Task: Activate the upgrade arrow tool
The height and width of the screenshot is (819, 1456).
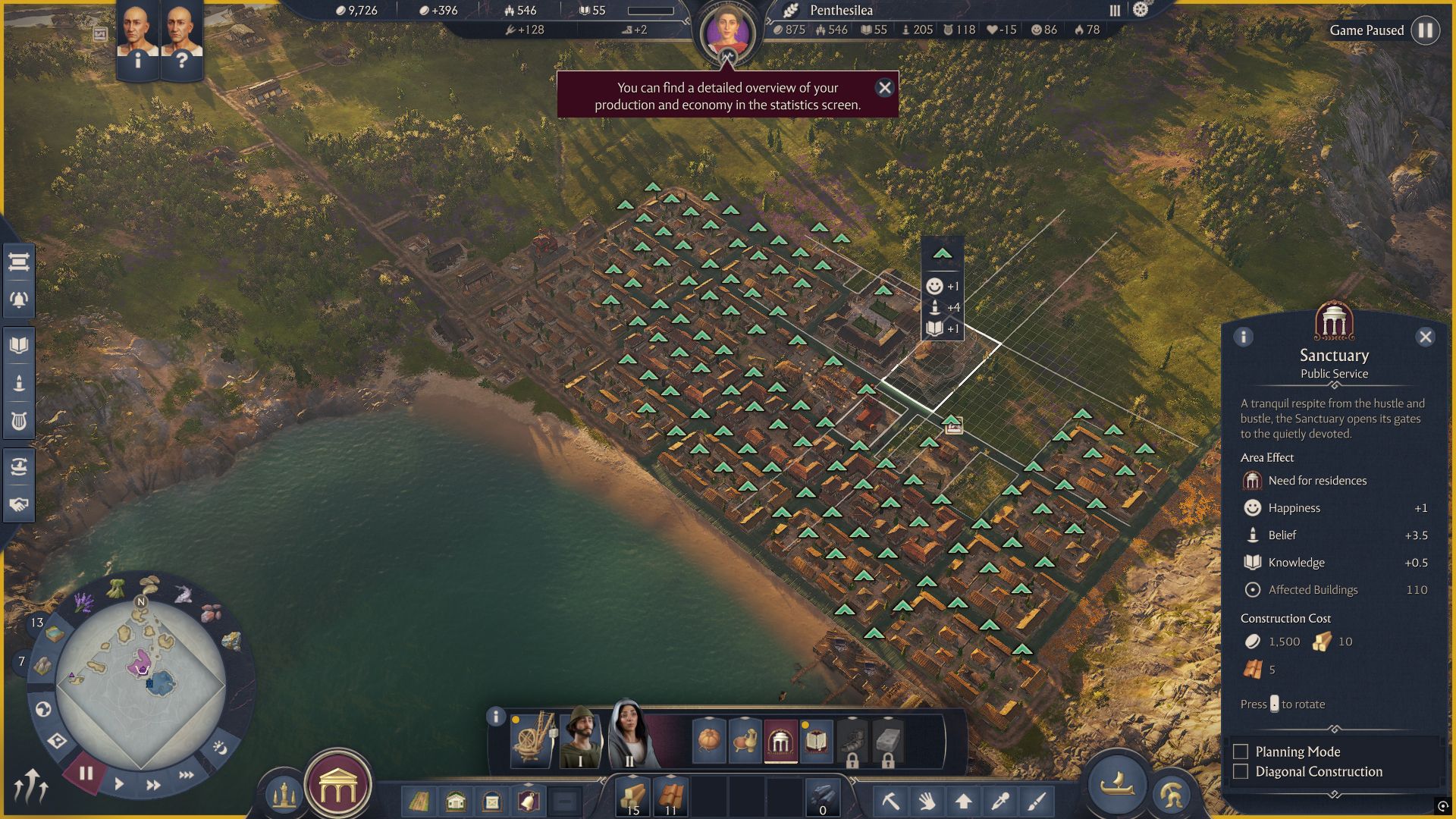Action: tap(963, 801)
